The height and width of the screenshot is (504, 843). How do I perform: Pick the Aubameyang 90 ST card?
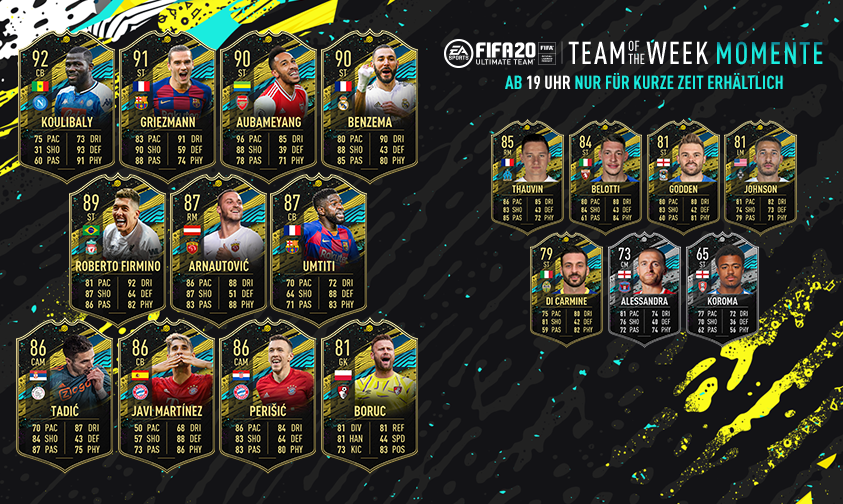tap(268, 102)
